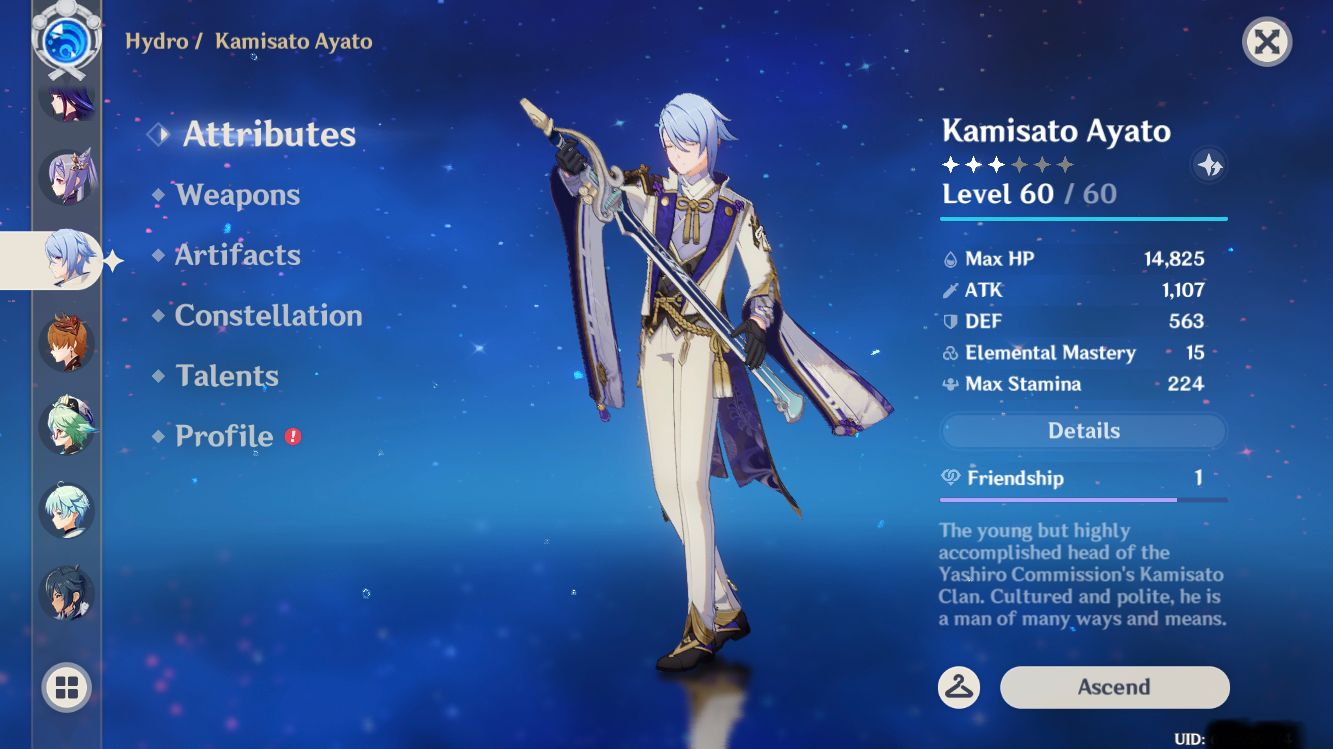Viewport: 1333px width, 749px height.
Task: Open the Constellation section
Action: click(x=268, y=316)
